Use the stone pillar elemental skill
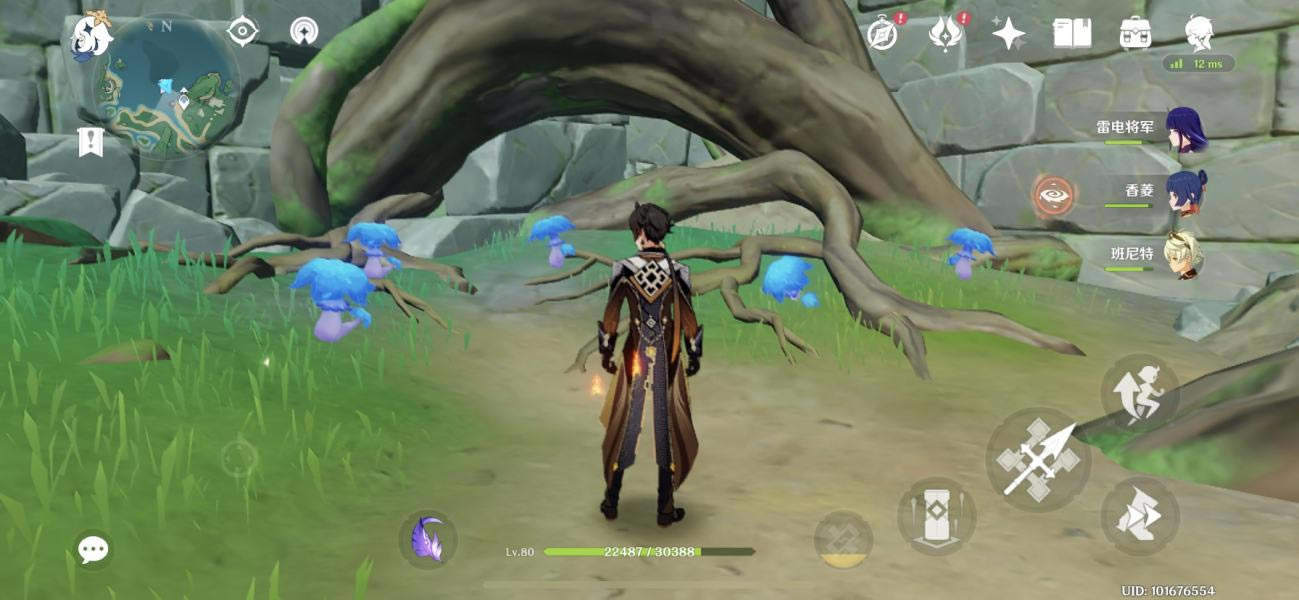The height and width of the screenshot is (600, 1299). [x=936, y=516]
